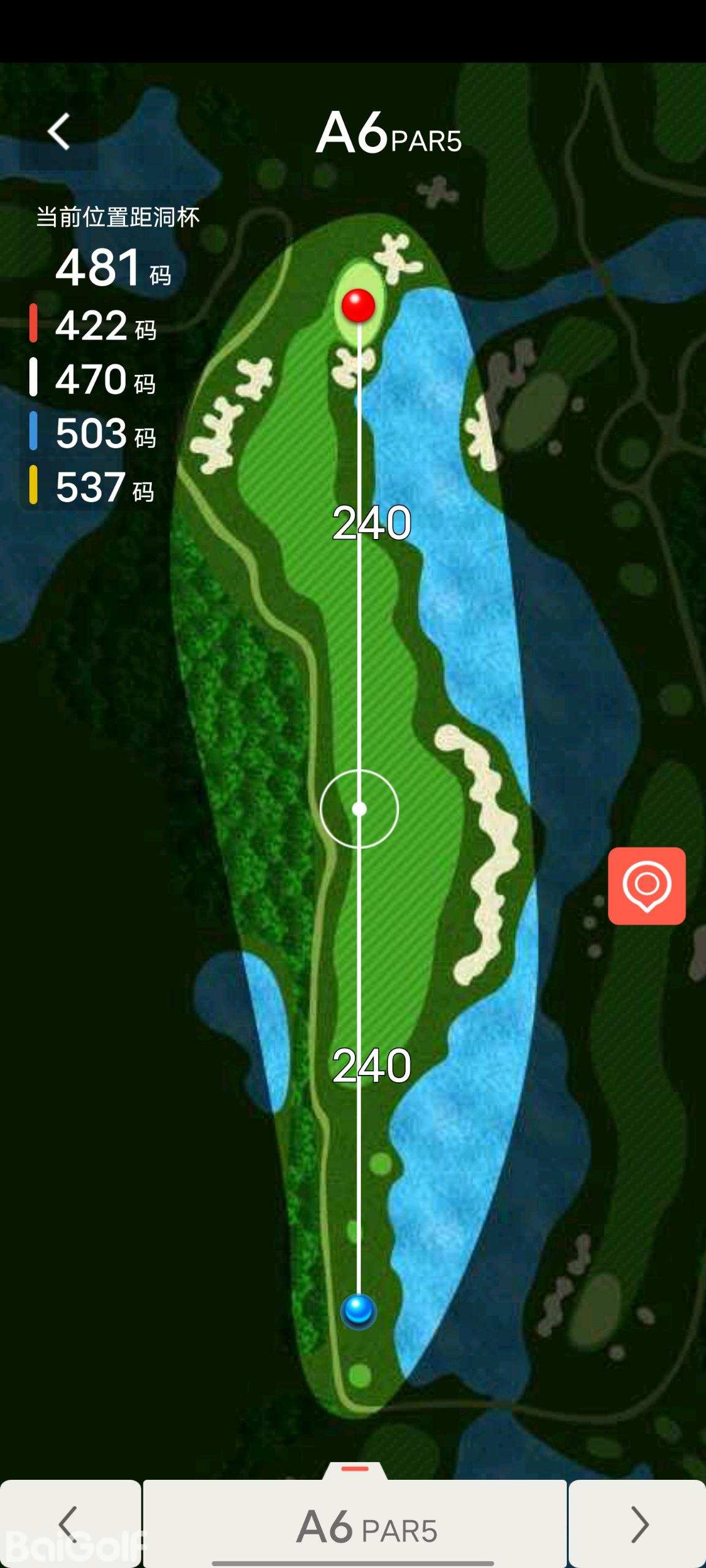Click the red hole pin marker on the green
This screenshot has width=706, height=1568.
pyautogui.click(x=359, y=305)
